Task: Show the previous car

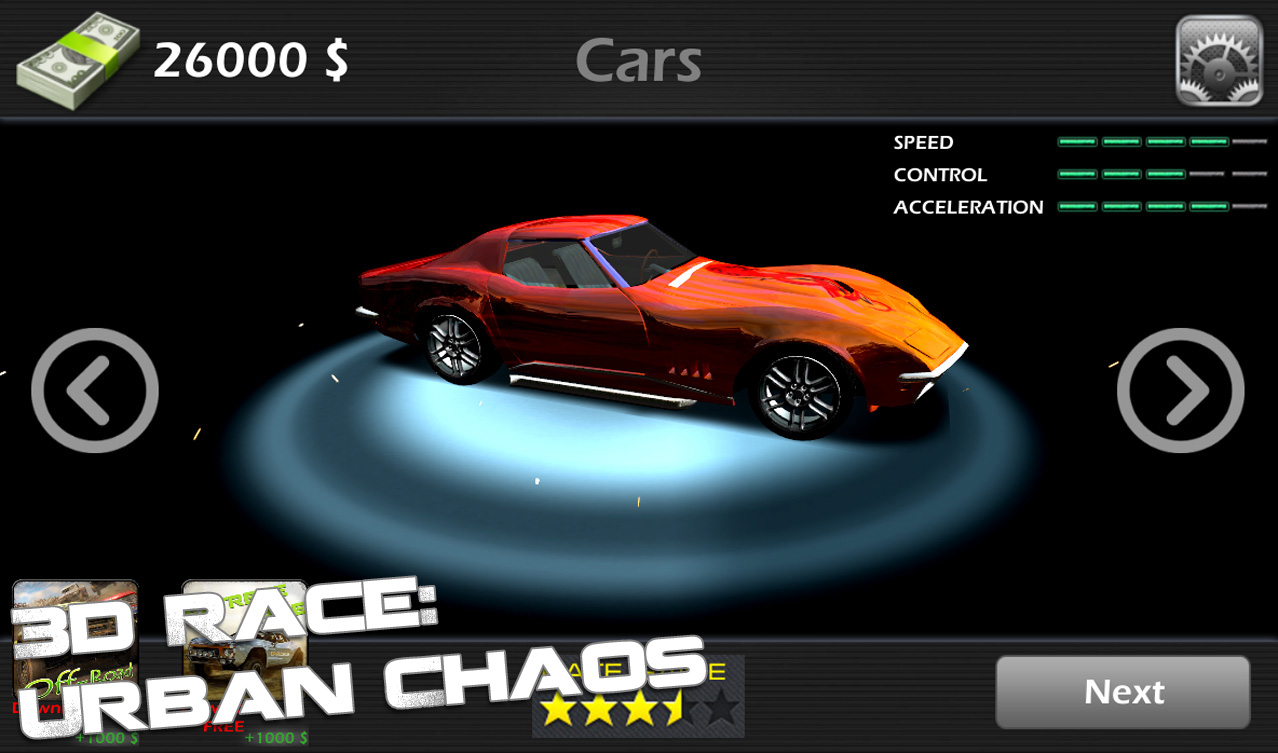Action: [x=95, y=391]
